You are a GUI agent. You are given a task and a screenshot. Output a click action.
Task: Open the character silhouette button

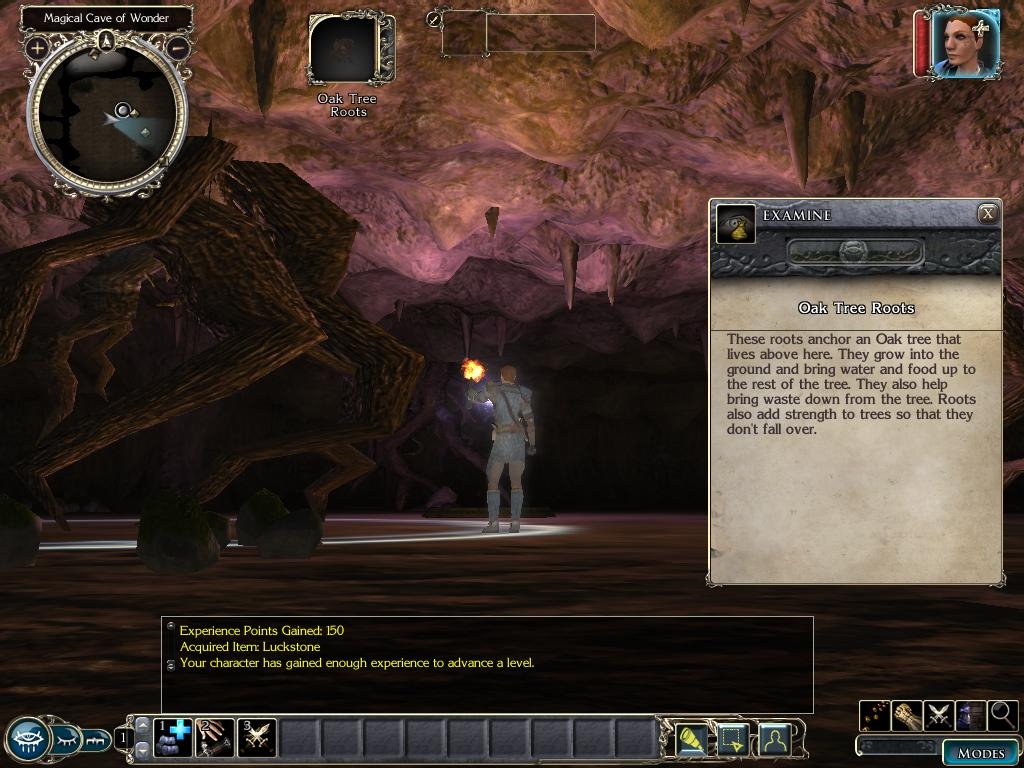pos(774,739)
